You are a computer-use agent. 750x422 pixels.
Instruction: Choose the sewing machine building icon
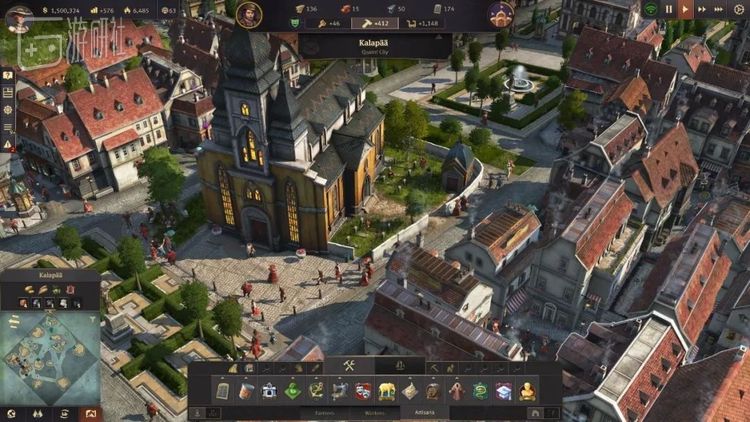tap(340, 390)
